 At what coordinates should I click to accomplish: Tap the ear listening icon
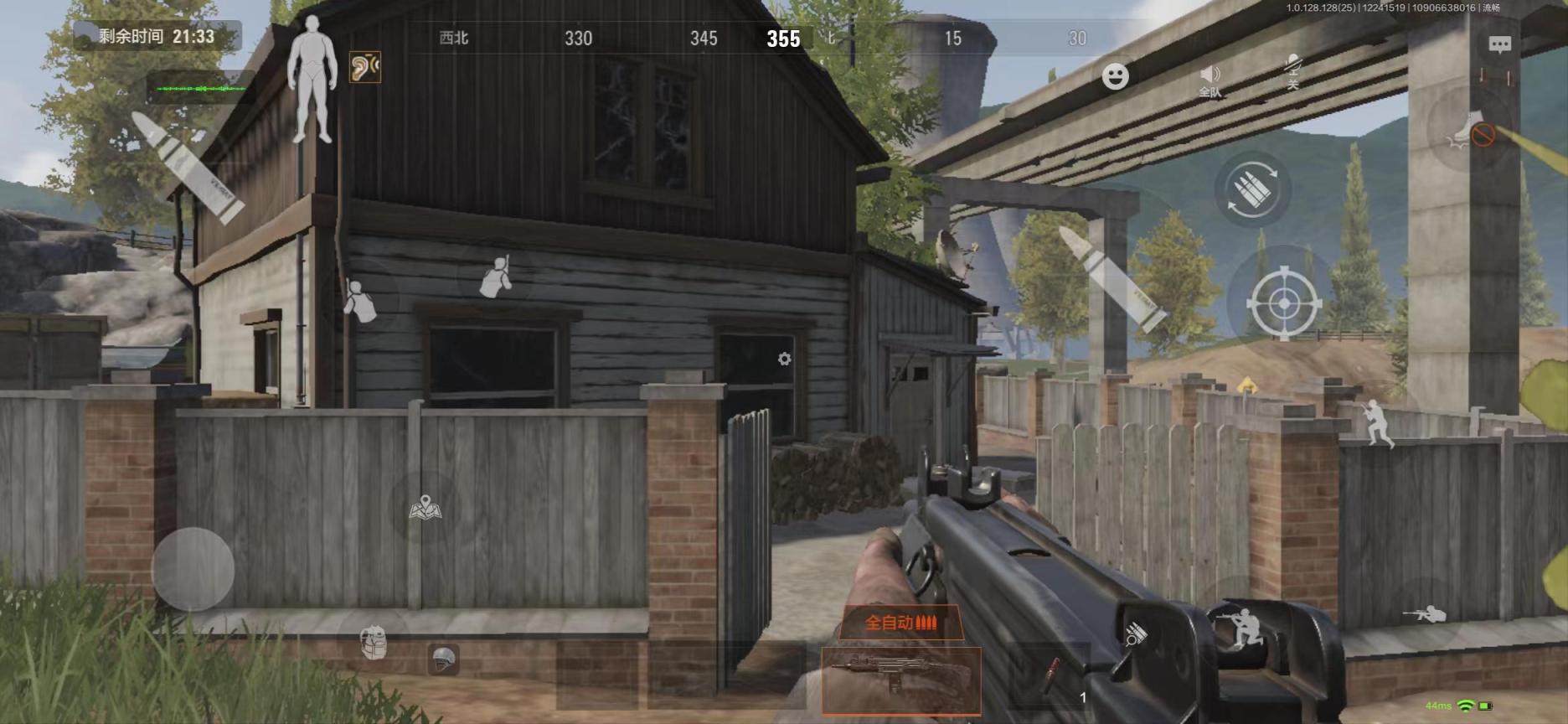[365, 67]
